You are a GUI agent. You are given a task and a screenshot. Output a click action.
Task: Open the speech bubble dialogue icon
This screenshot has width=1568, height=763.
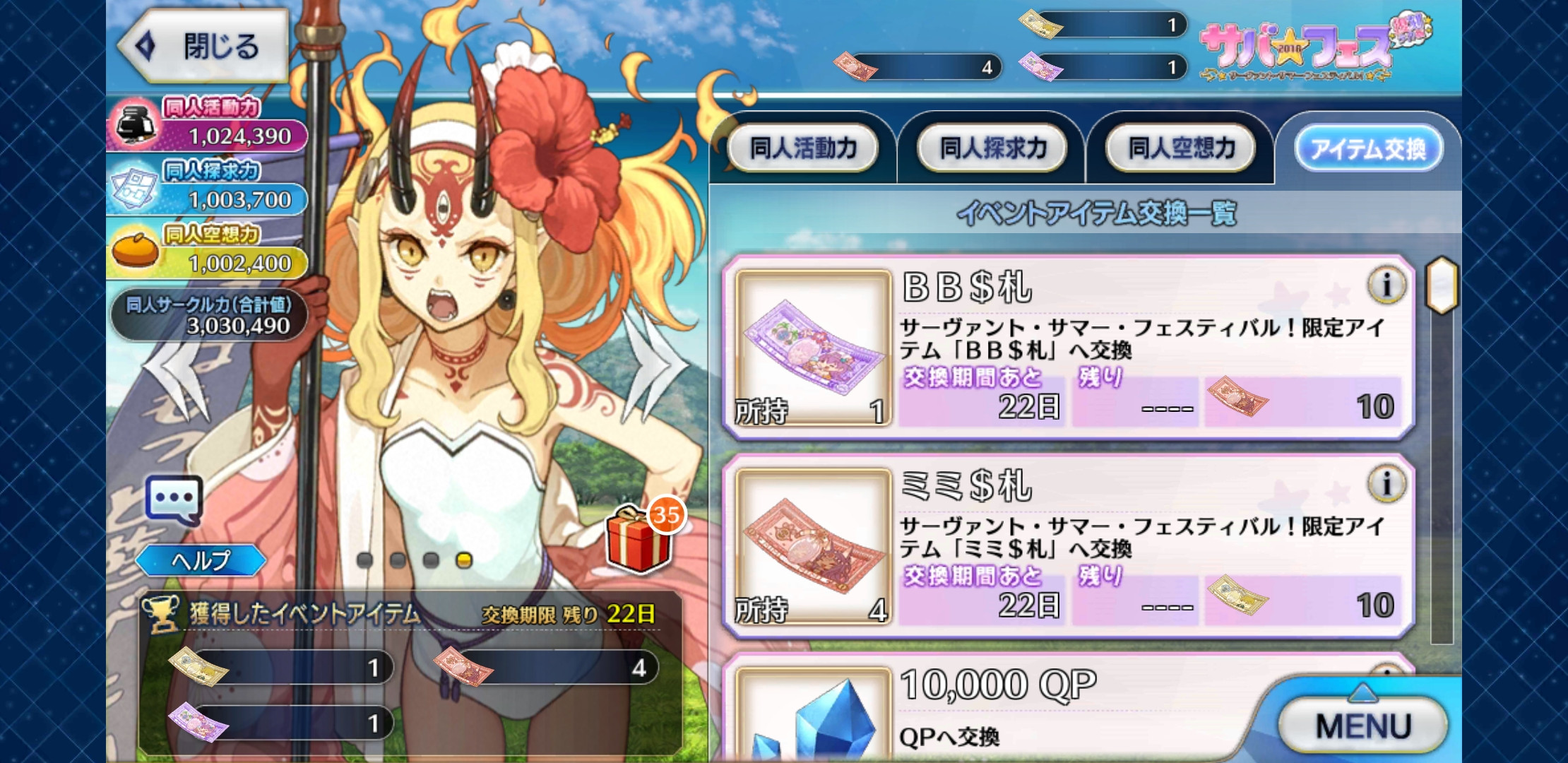(174, 499)
